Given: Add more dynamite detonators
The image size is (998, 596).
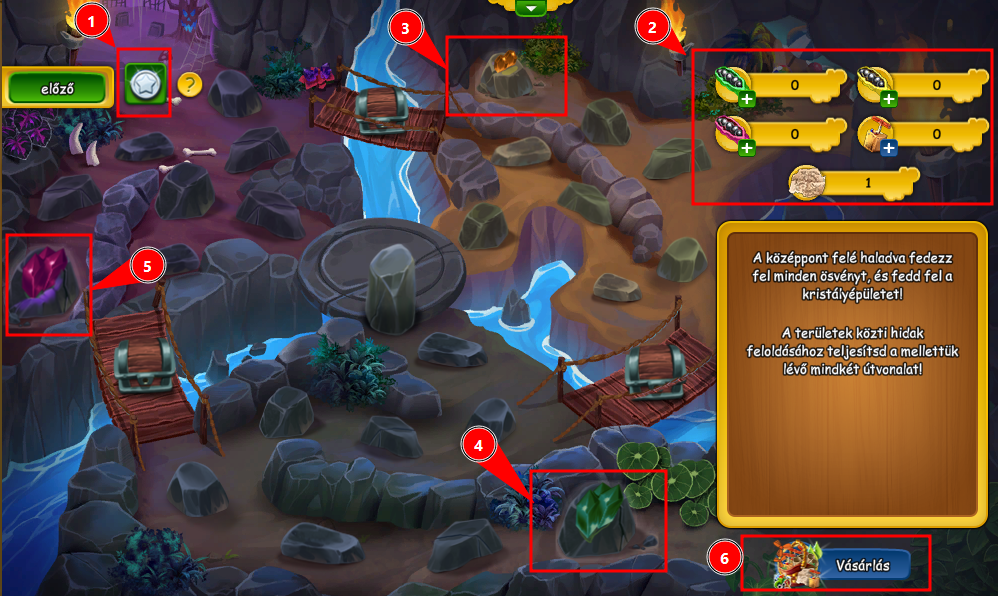Looking at the screenshot, I should 889,148.
